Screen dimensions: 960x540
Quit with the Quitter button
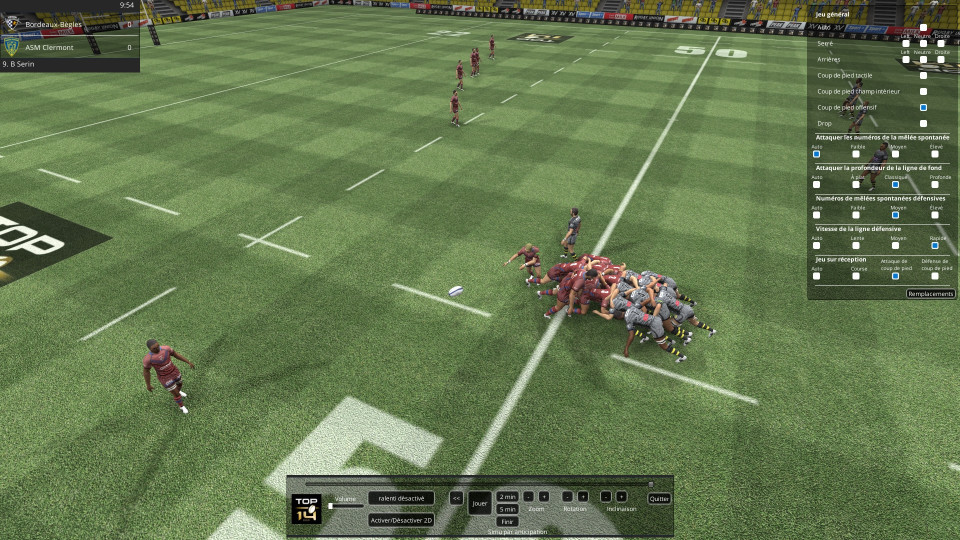[658, 498]
